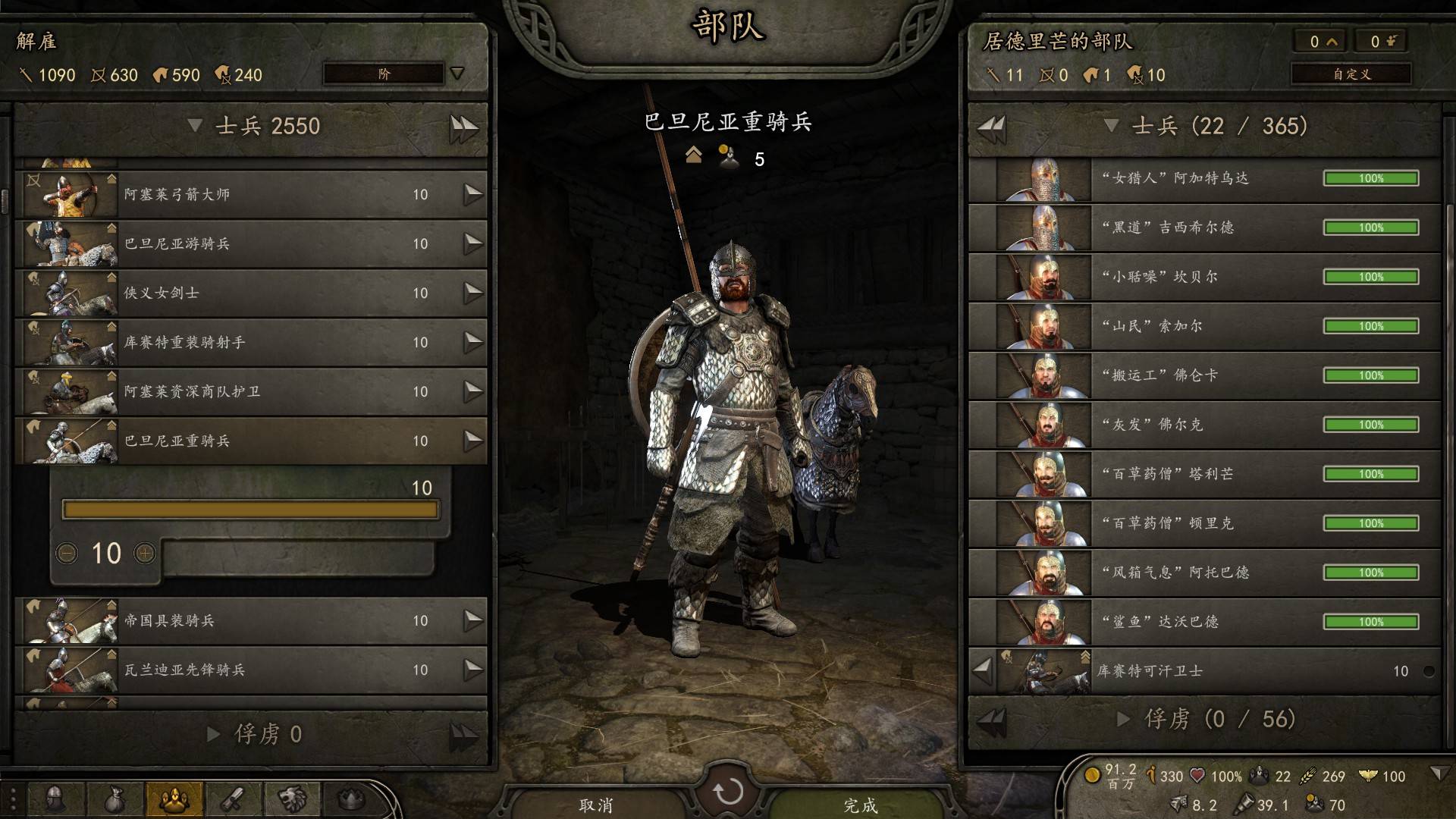The height and width of the screenshot is (819, 1456).
Task: Select the 巴旦尼亚游骑兵 troop row
Action: [x=250, y=244]
